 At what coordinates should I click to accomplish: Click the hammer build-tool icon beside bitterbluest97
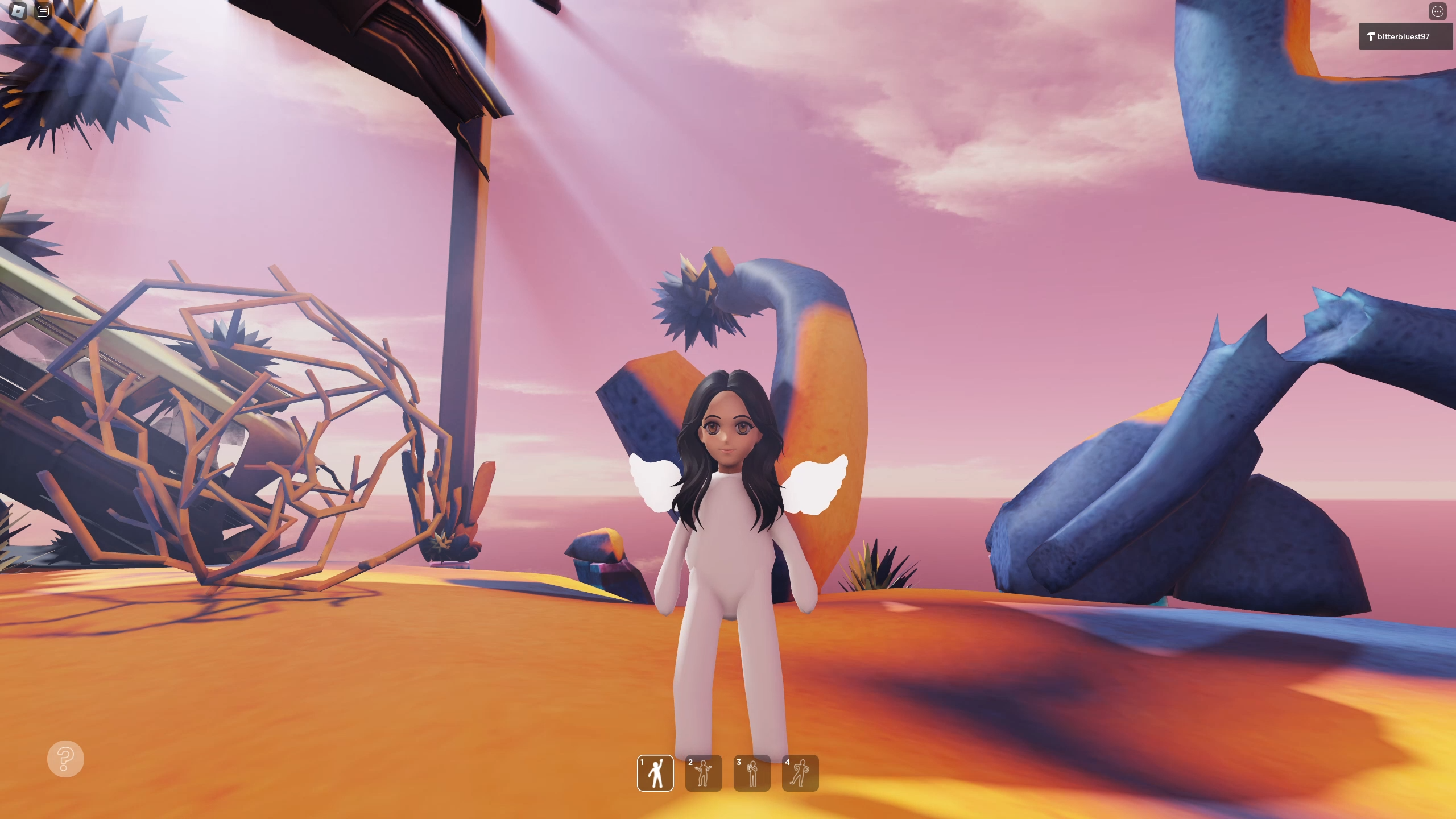[1371, 36]
